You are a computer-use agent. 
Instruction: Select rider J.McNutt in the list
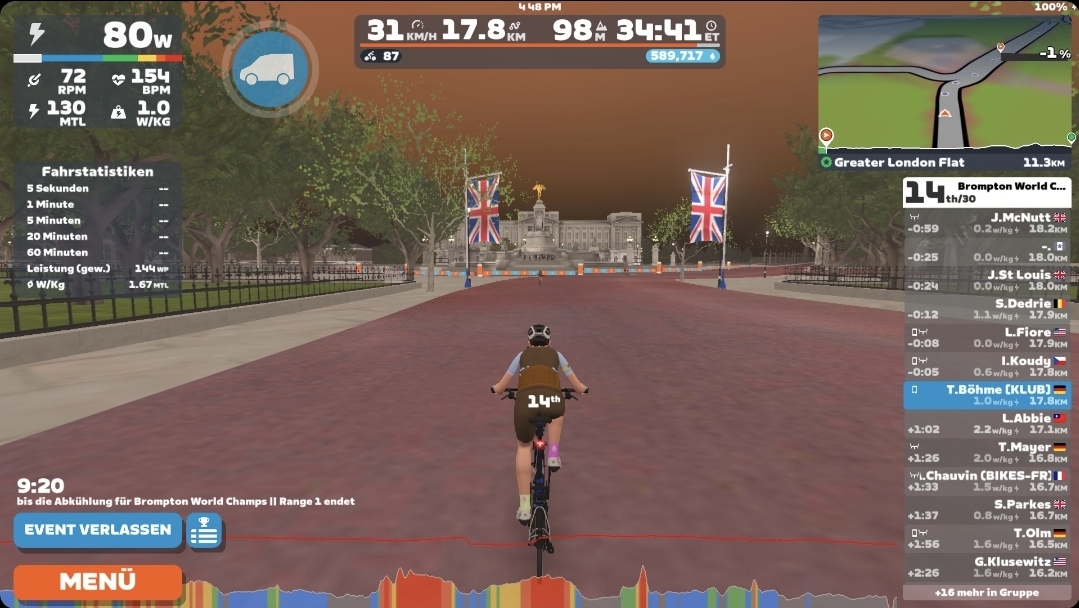(x=986, y=222)
